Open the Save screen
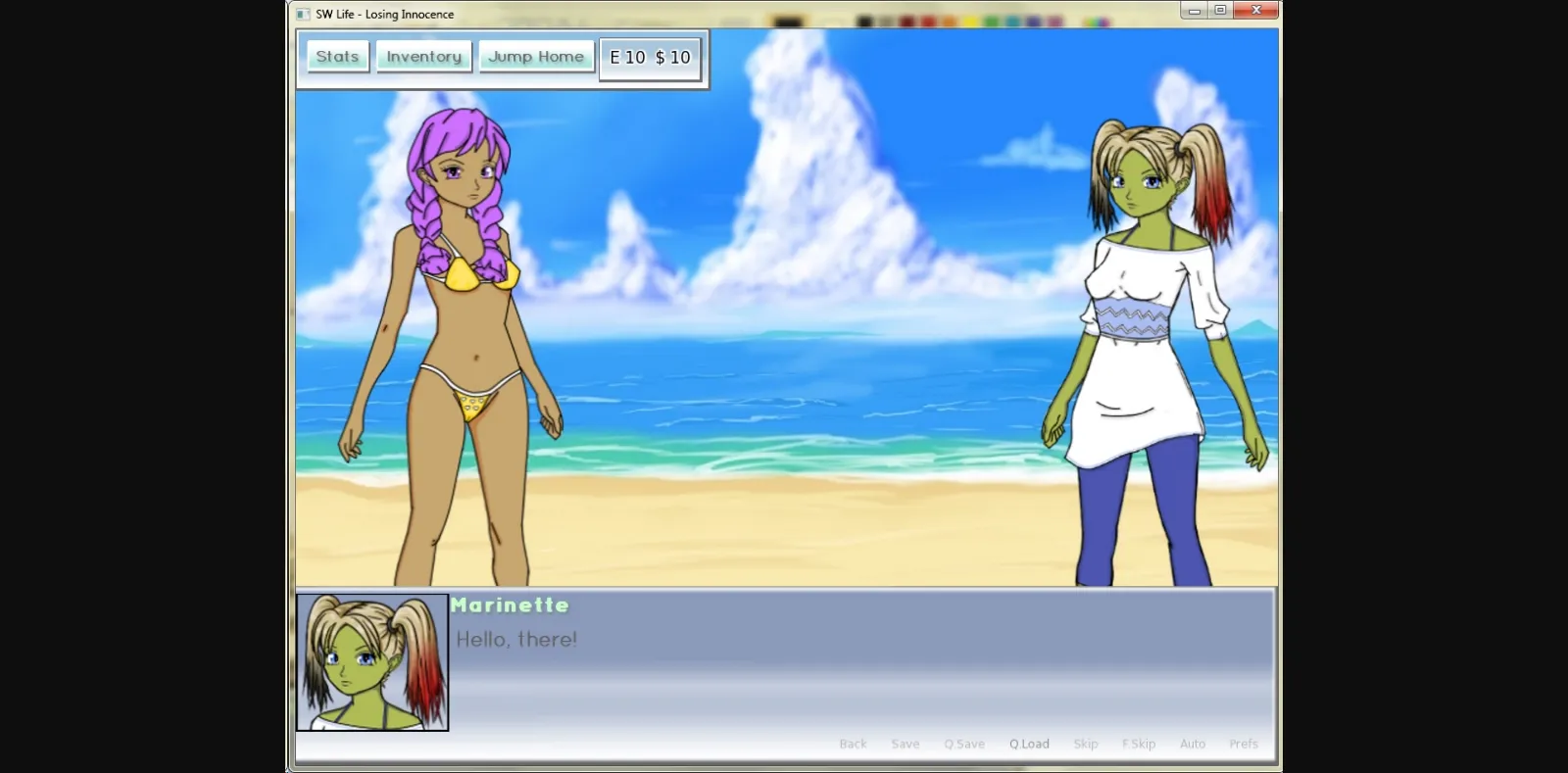This screenshot has height=773, width=1568. pyautogui.click(x=906, y=744)
